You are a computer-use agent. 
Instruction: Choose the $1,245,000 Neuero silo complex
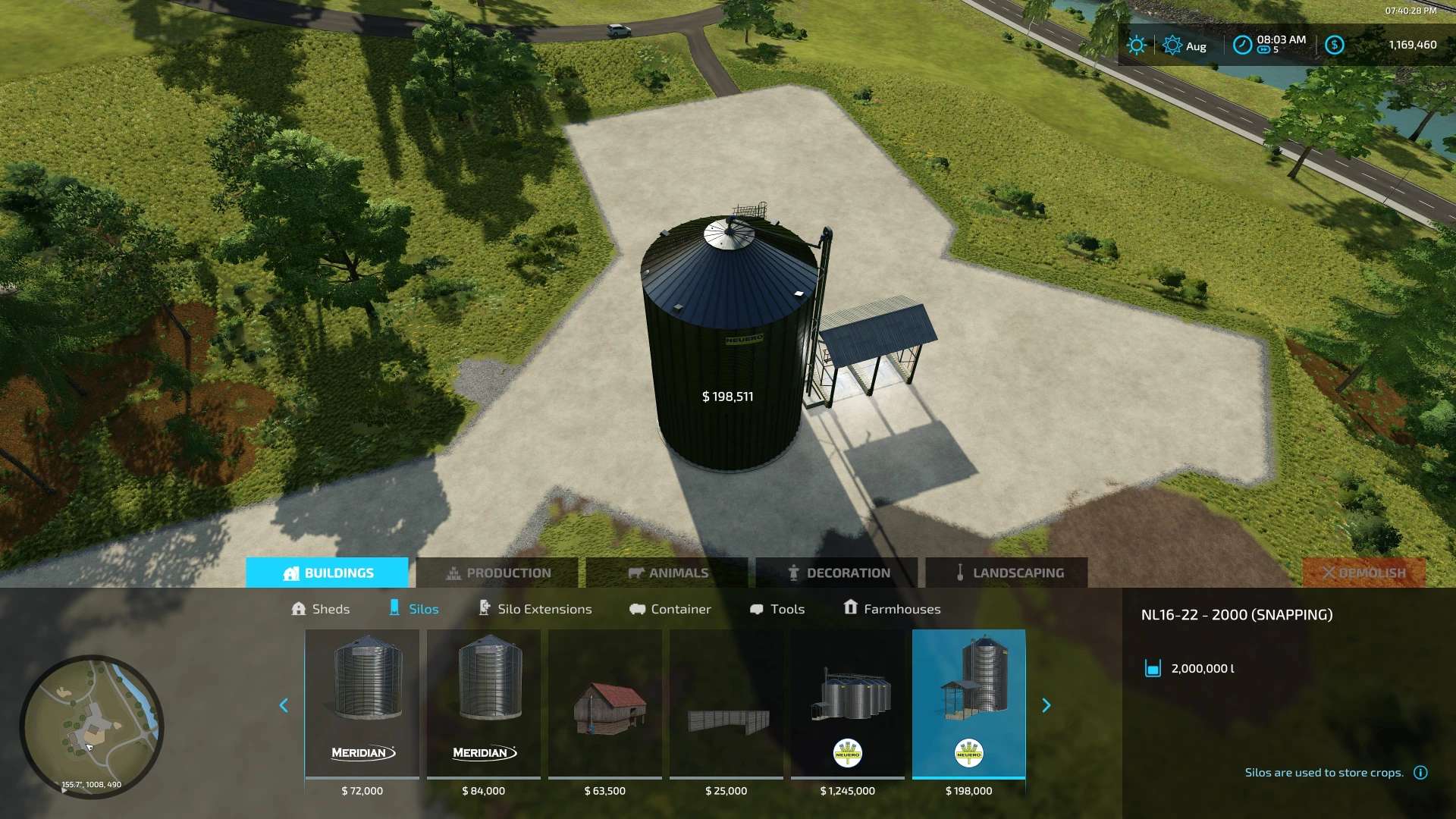848,704
